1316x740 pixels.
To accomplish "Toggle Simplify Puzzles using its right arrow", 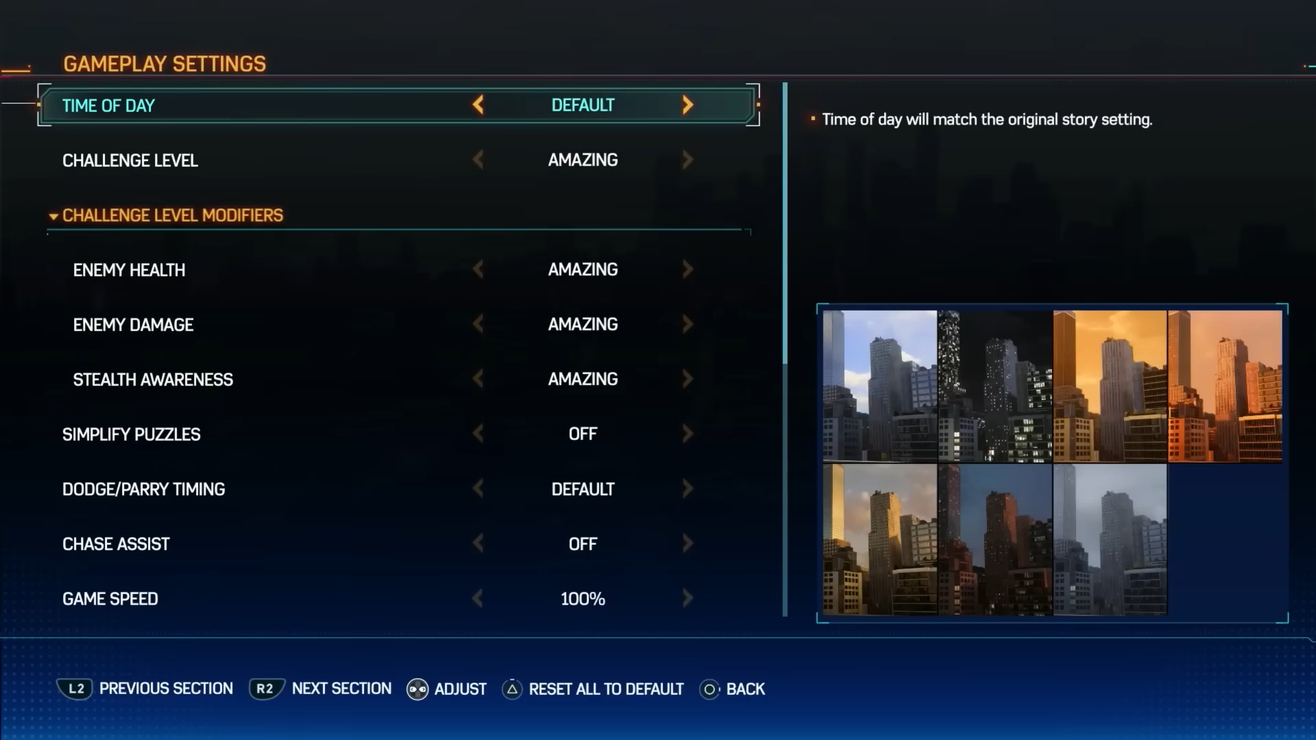I will [x=687, y=435].
